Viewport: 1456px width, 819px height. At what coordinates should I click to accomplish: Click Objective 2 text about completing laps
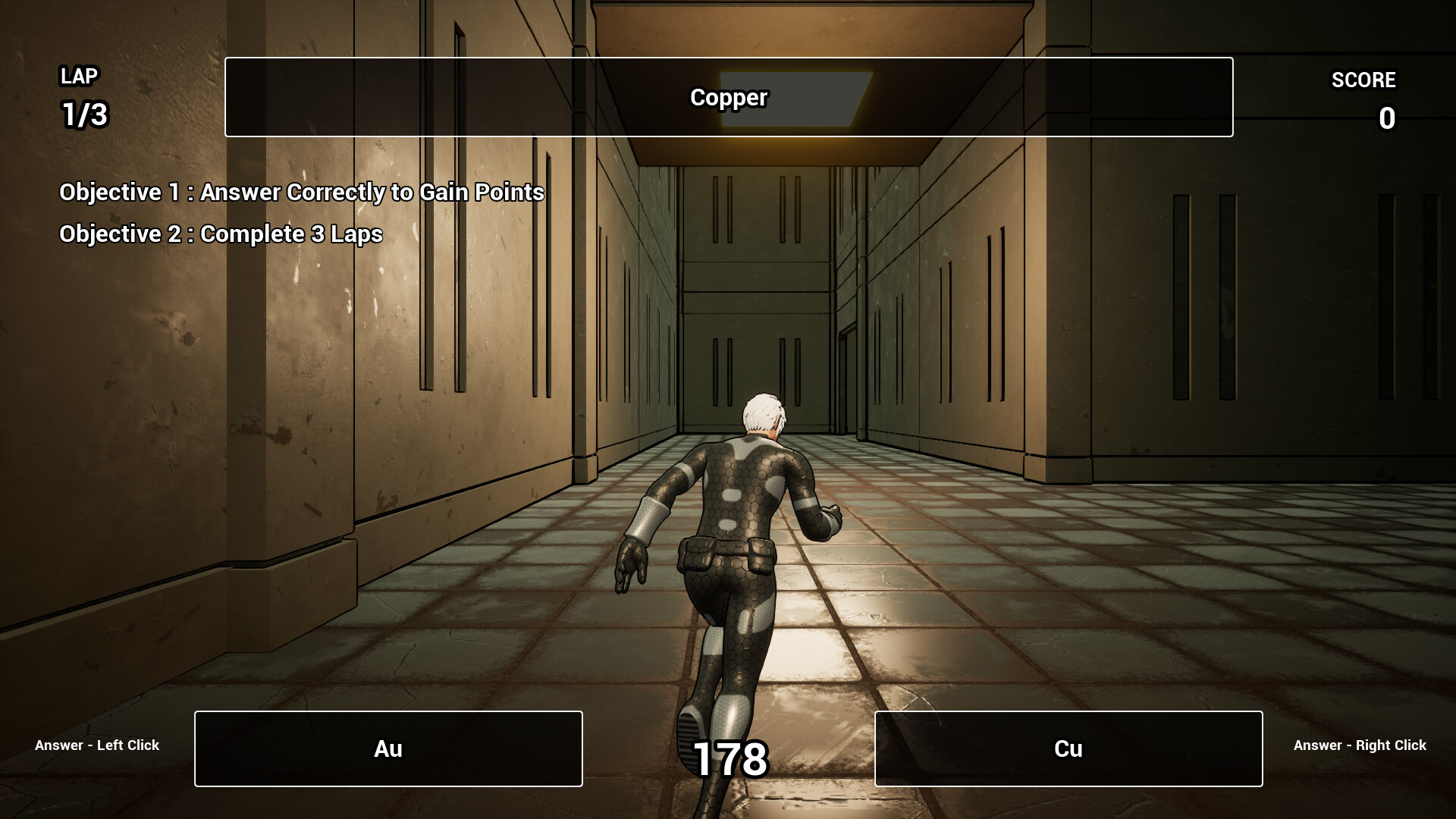221,234
